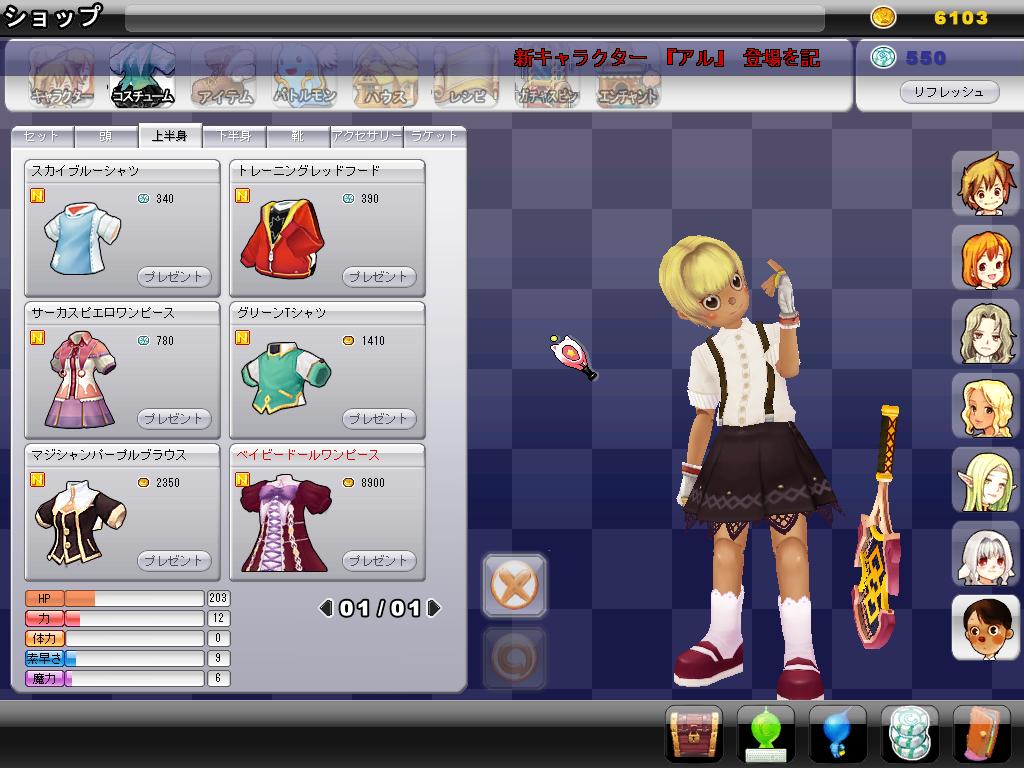
Task: Open the アクセサリー tab
Action: [366, 136]
